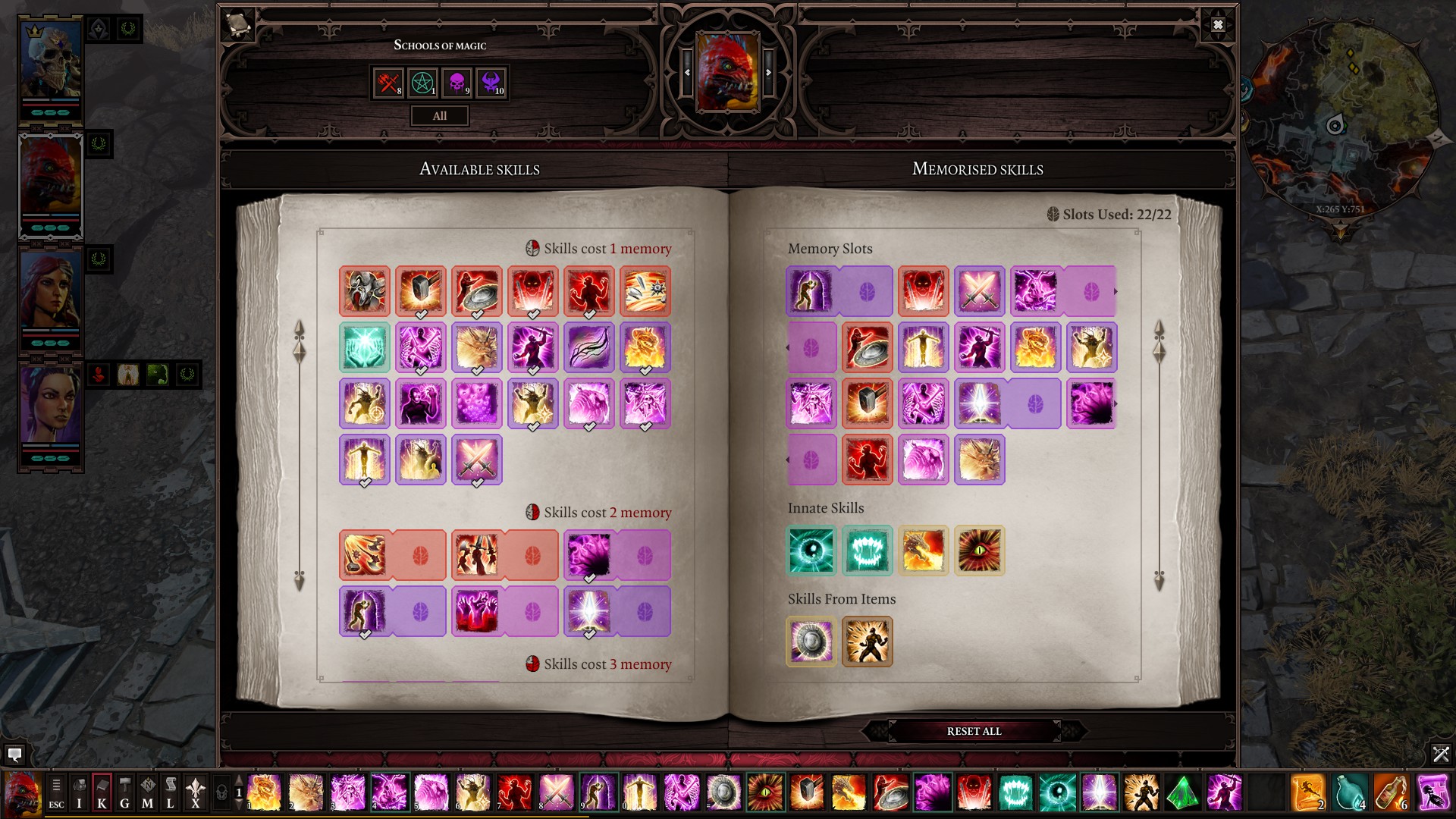Select the hammer skill in available skills
This screenshot has height=819, width=1456.
pos(421,291)
